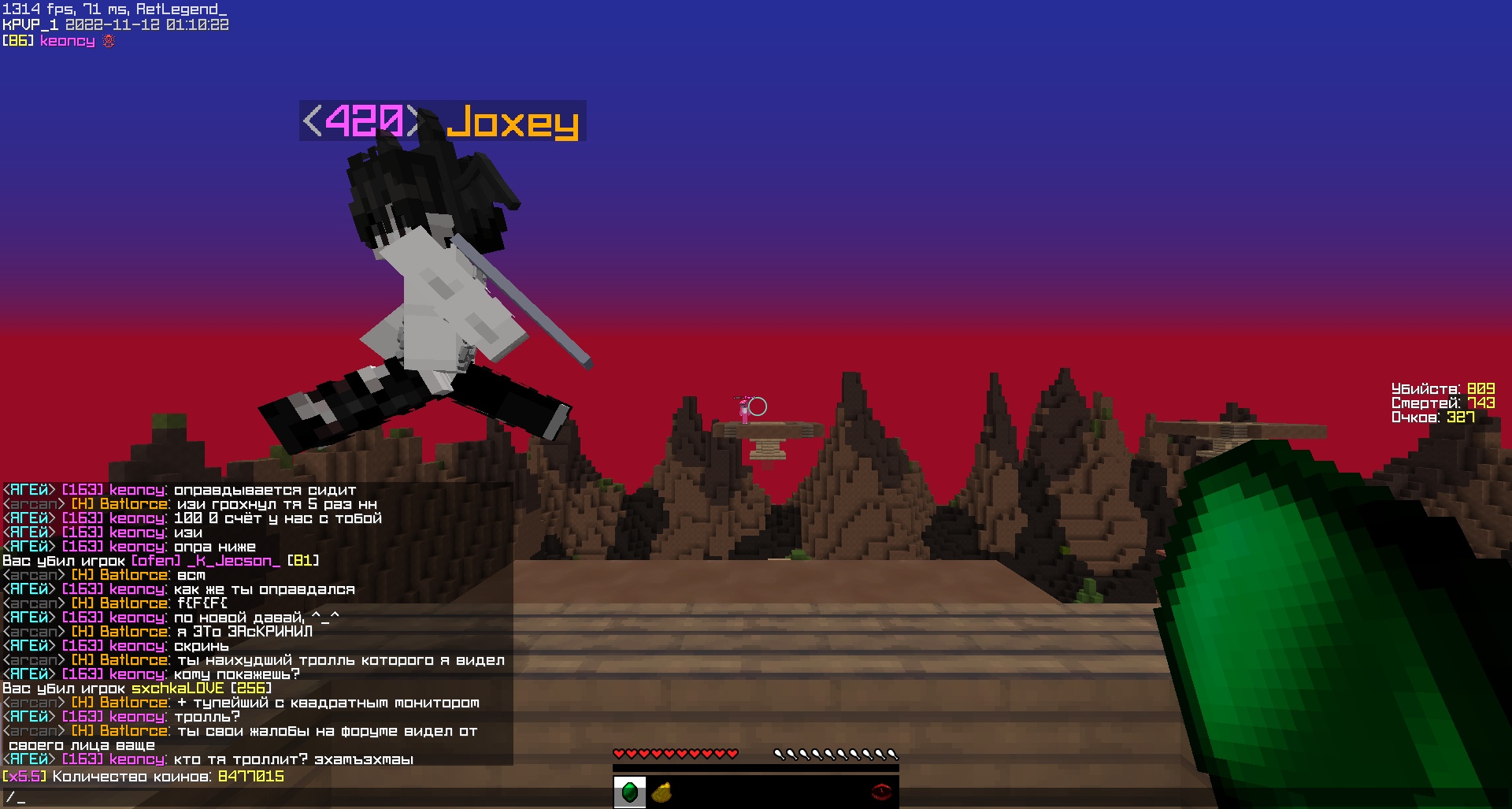Select the green emerald in hotbar slot 1
Viewport: 1512px width, 809px height.
[x=630, y=792]
